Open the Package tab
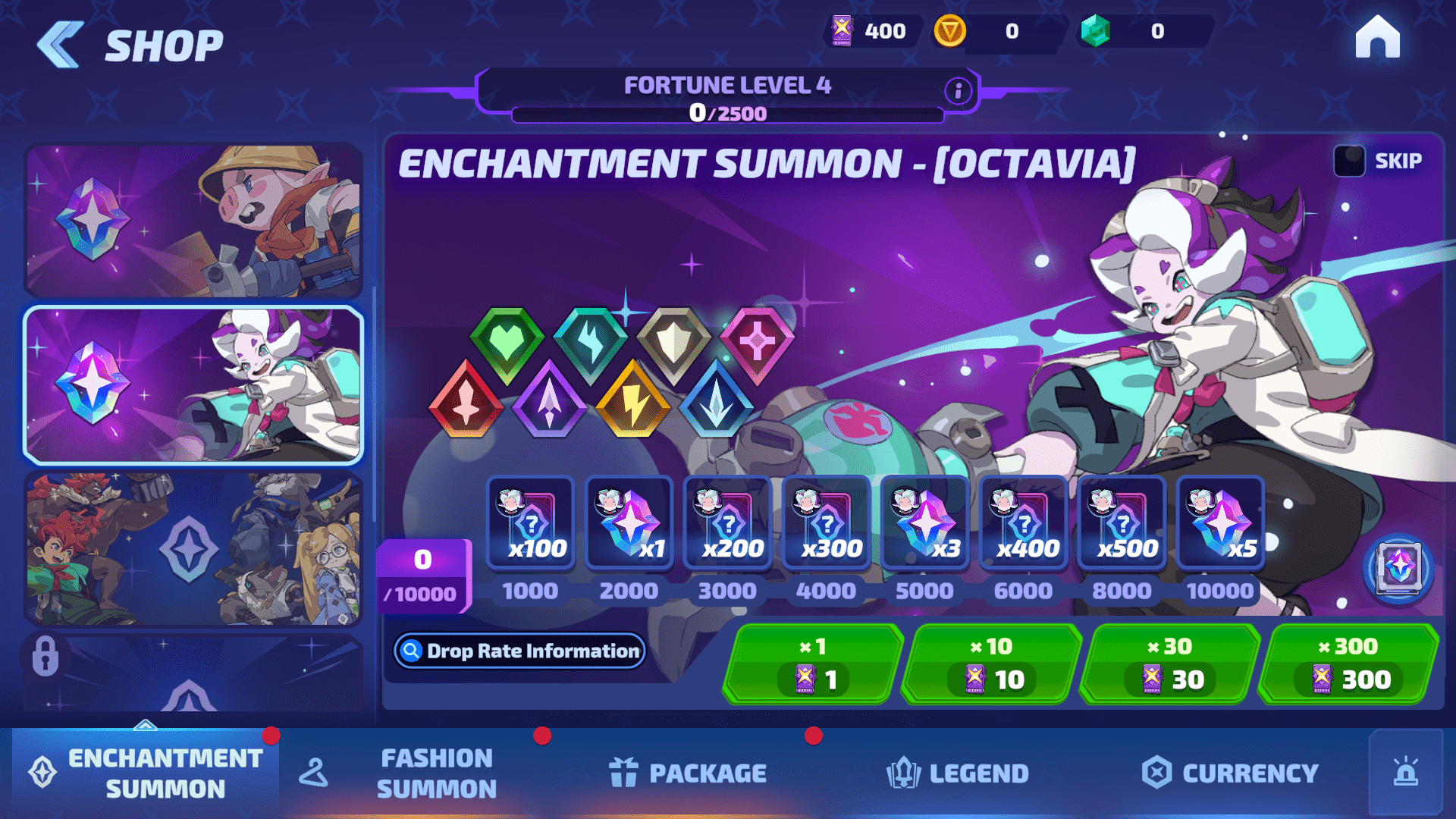Screen dimensions: 1456x819 point(689,773)
